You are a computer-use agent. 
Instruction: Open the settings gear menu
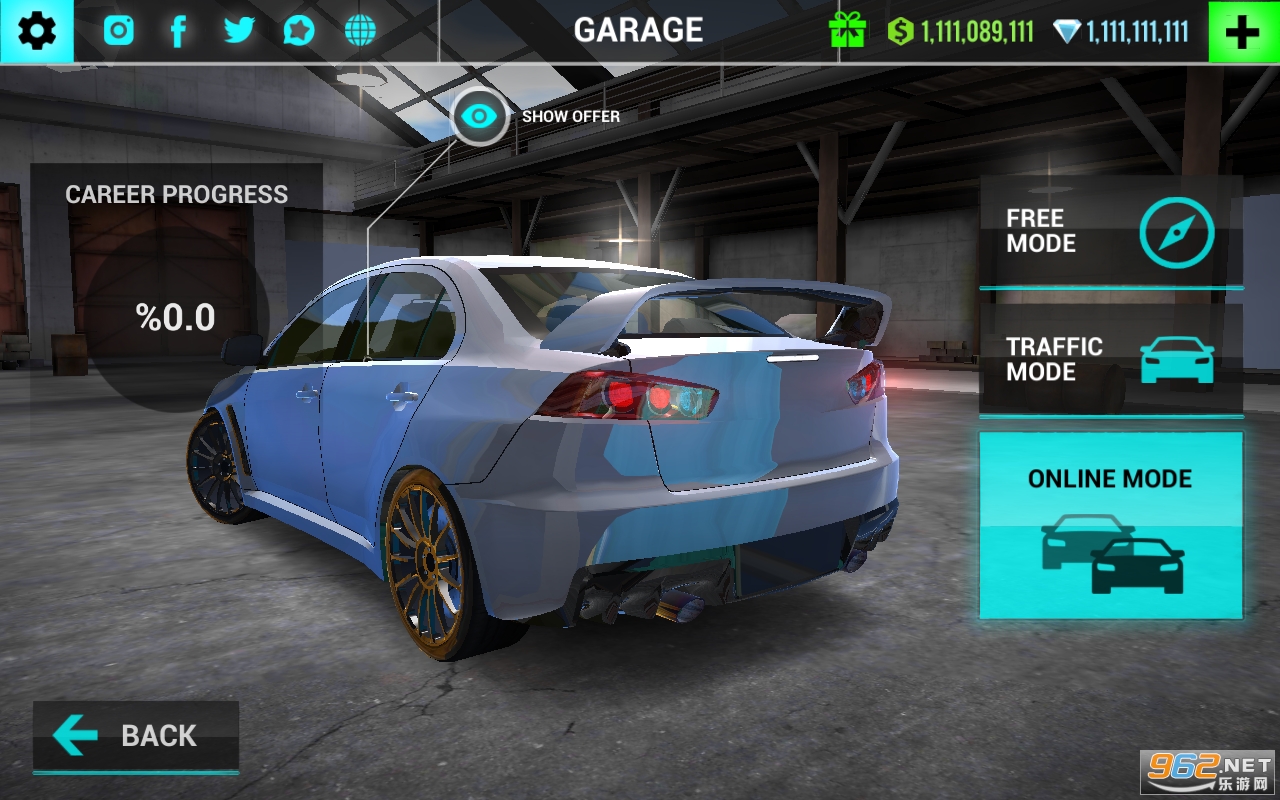[37, 32]
